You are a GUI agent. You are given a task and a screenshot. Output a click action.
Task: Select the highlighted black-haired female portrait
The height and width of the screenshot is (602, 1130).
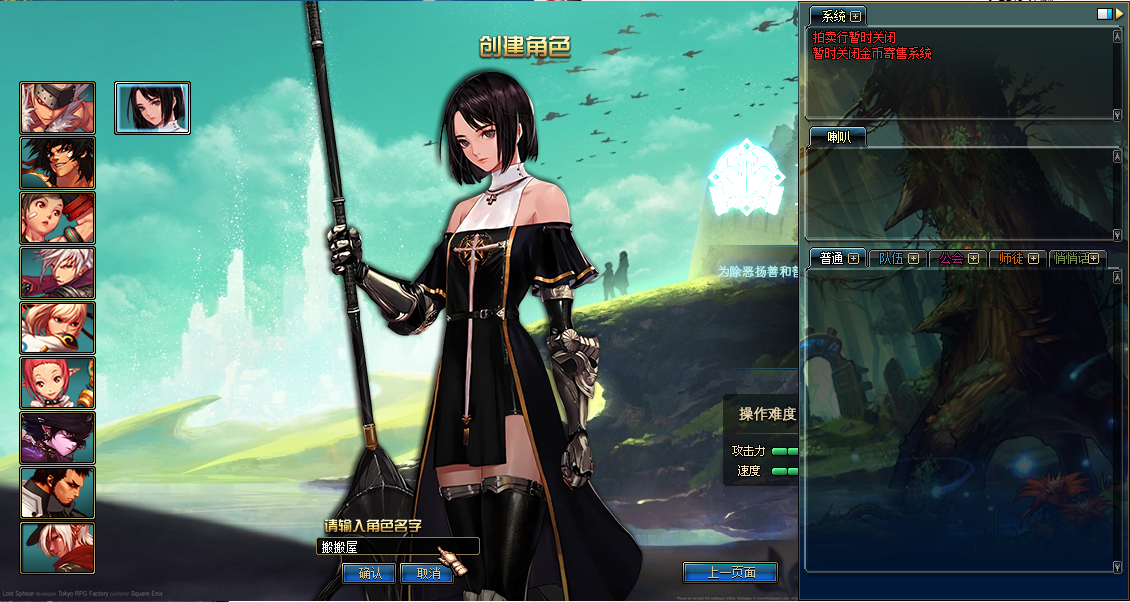pyautogui.click(x=153, y=108)
